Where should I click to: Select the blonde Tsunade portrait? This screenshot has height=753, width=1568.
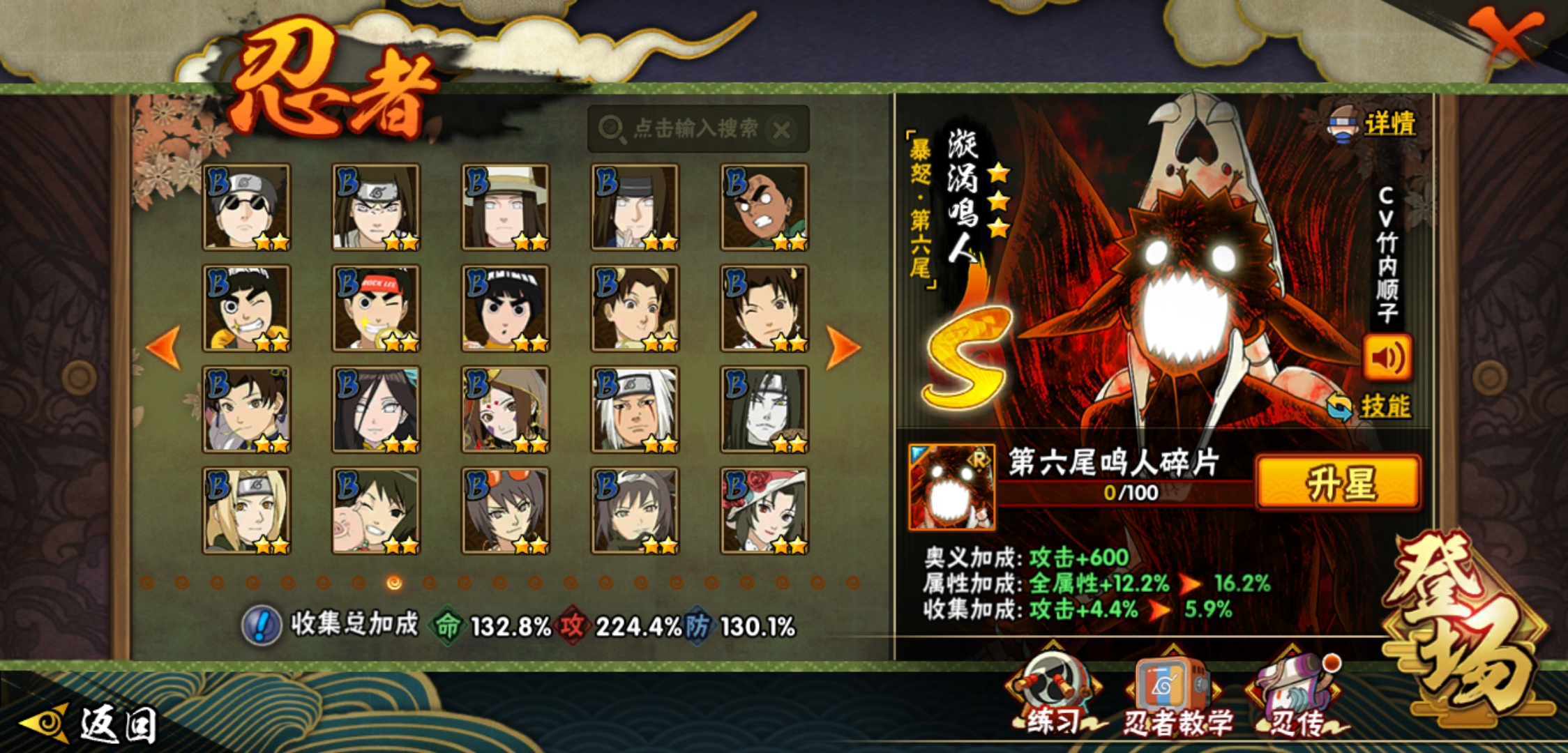pos(246,510)
